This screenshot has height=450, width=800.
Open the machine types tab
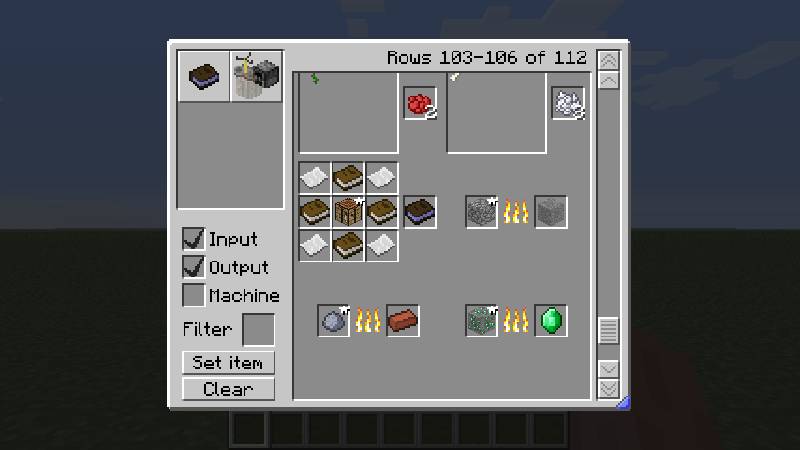[x=257, y=77]
